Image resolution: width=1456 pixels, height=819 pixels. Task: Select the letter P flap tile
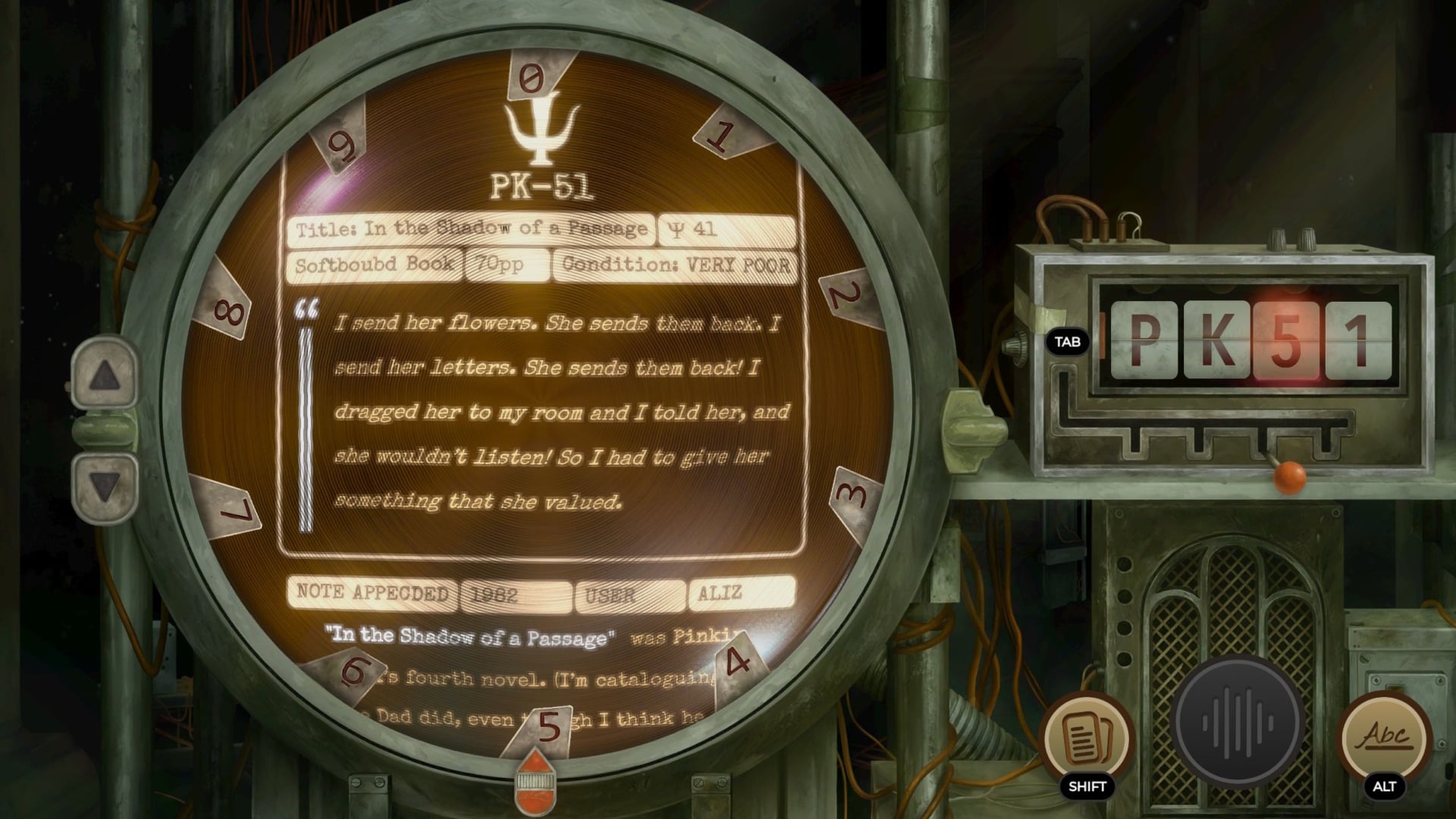[x=1144, y=340]
